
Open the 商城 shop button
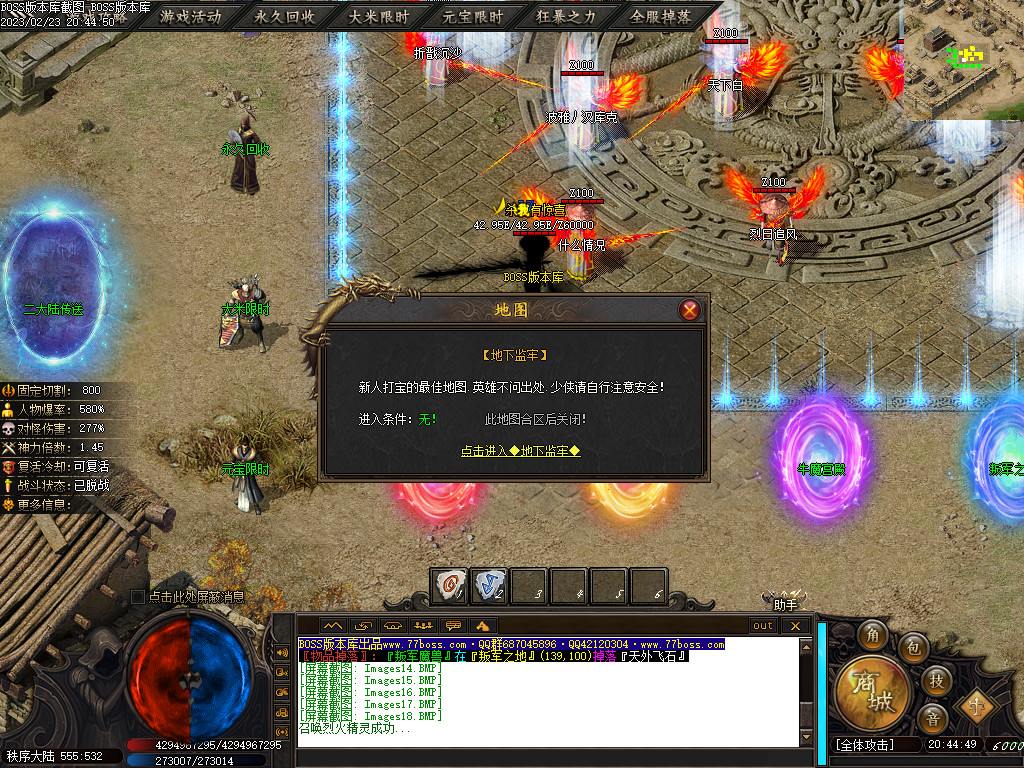tap(872, 690)
